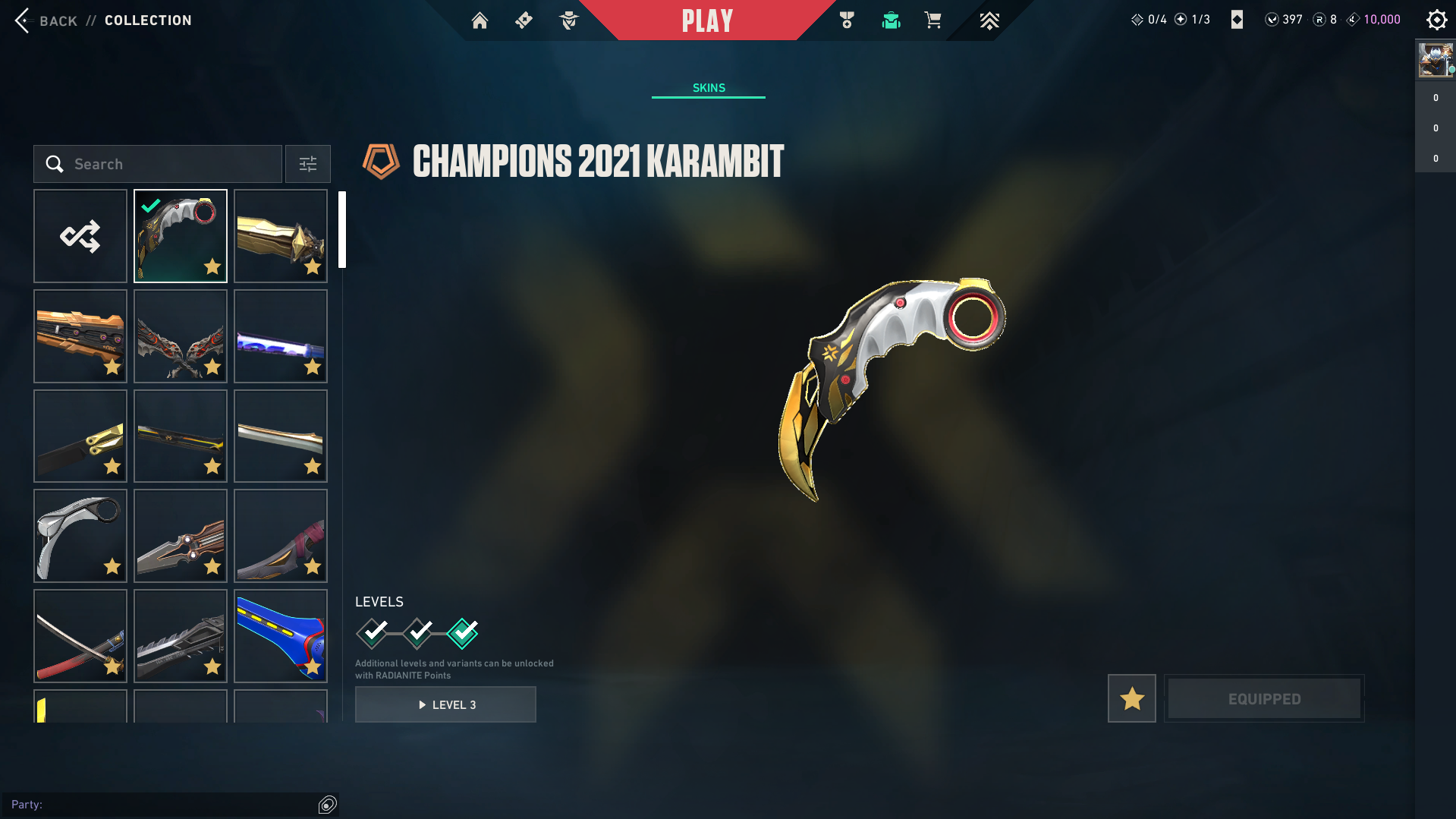Open the party chat icon

click(x=327, y=805)
